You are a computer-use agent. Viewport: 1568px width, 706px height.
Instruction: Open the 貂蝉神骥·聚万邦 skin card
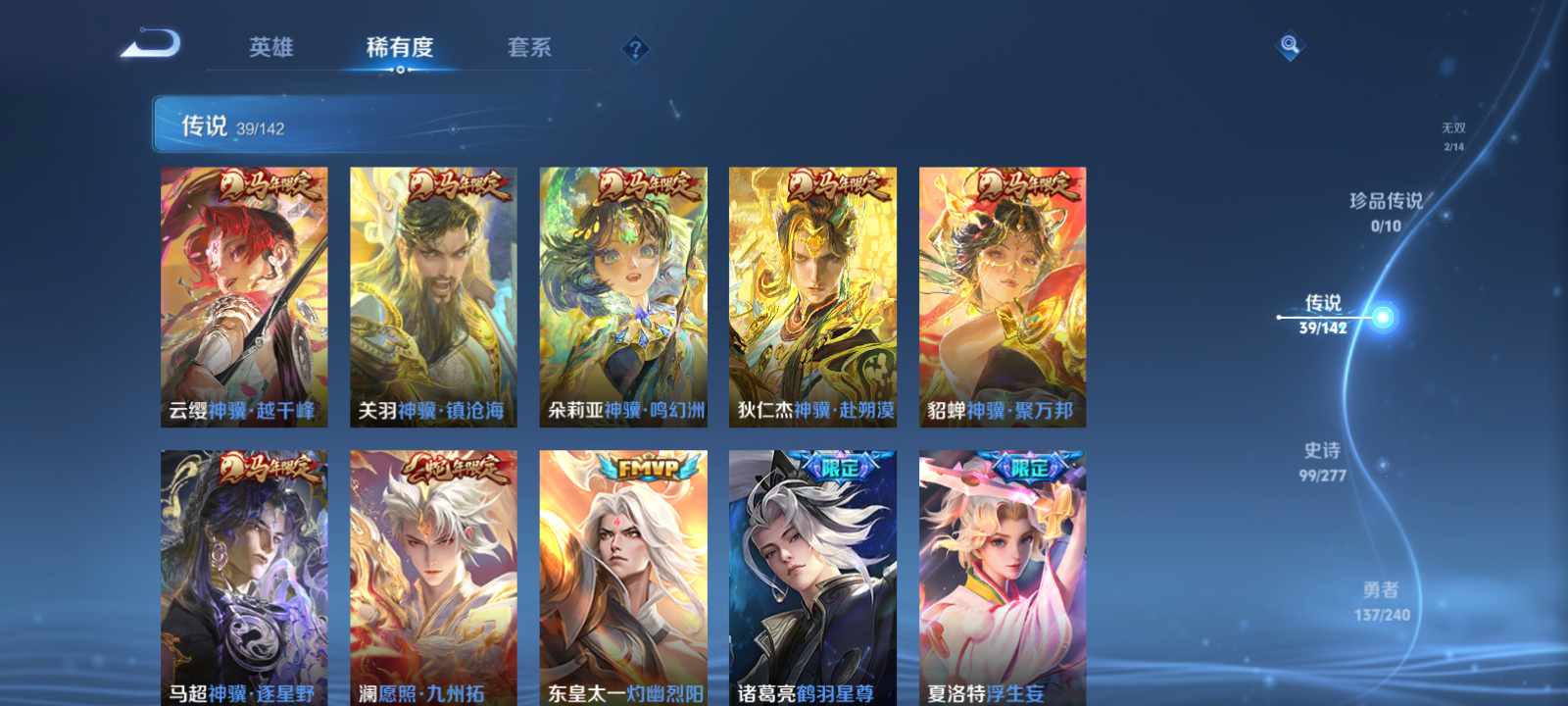click(1004, 294)
